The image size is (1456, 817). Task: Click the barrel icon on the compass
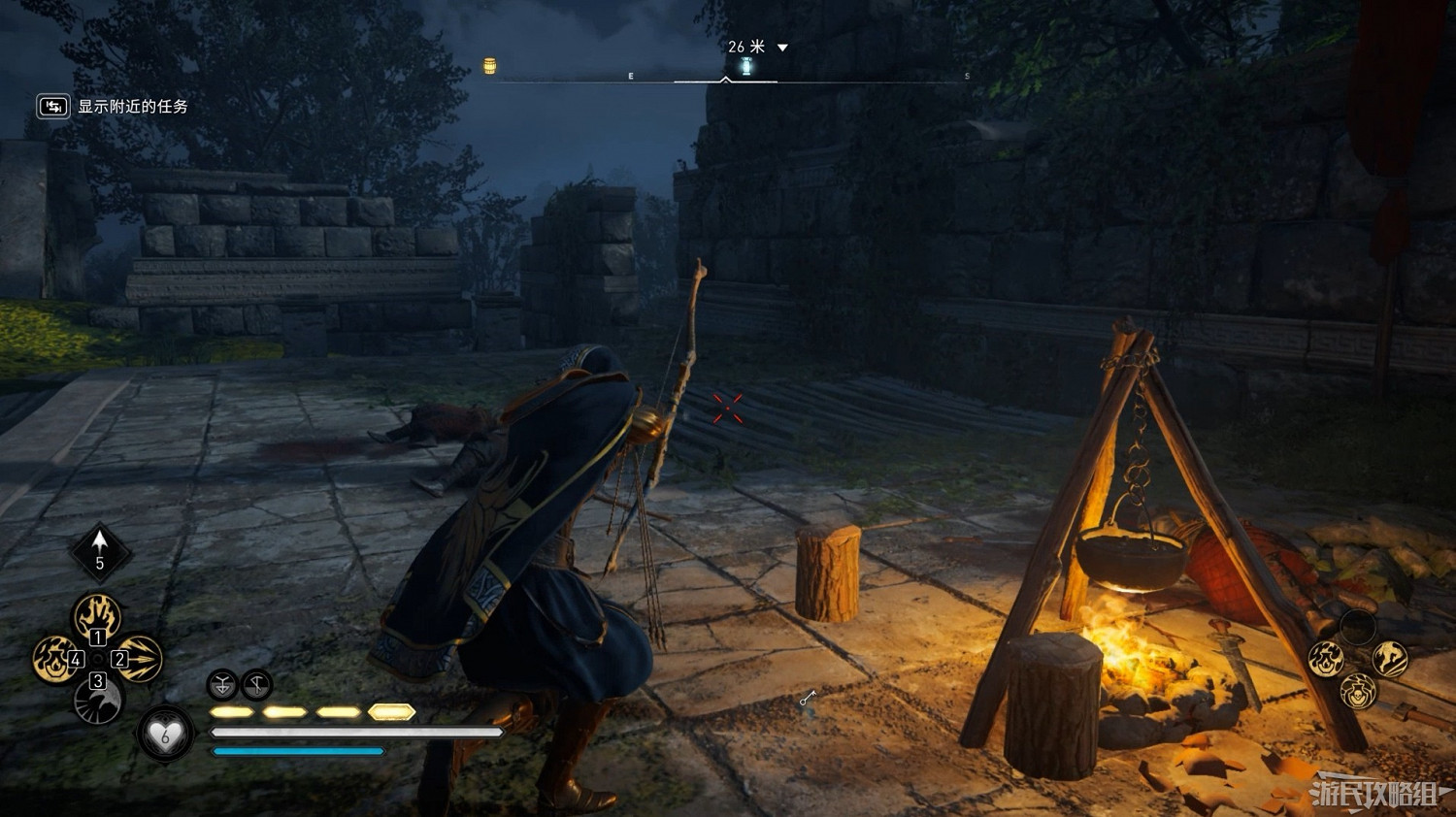coord(491,66)
